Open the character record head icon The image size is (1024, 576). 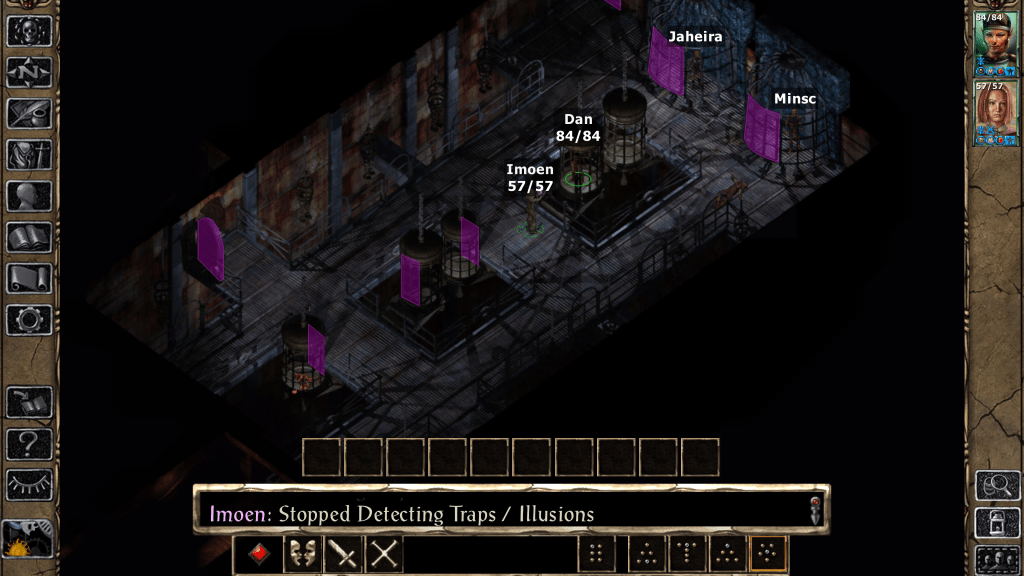point(29,196)
